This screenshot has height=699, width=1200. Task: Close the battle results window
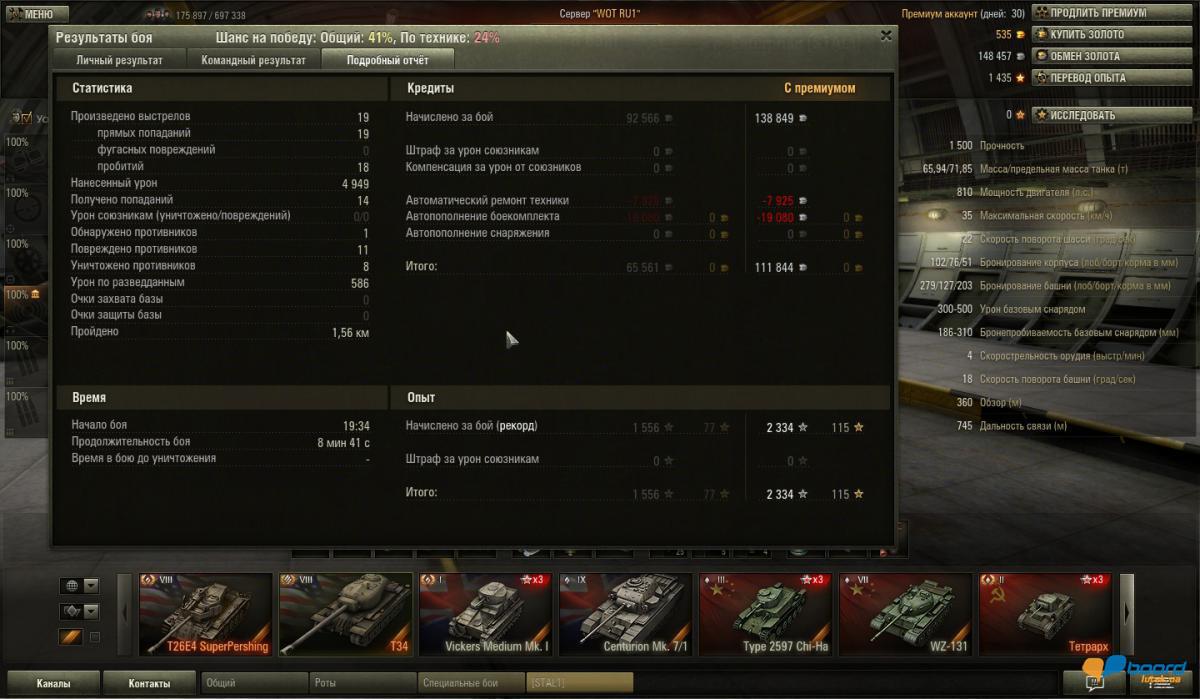[x=886, y=35]
